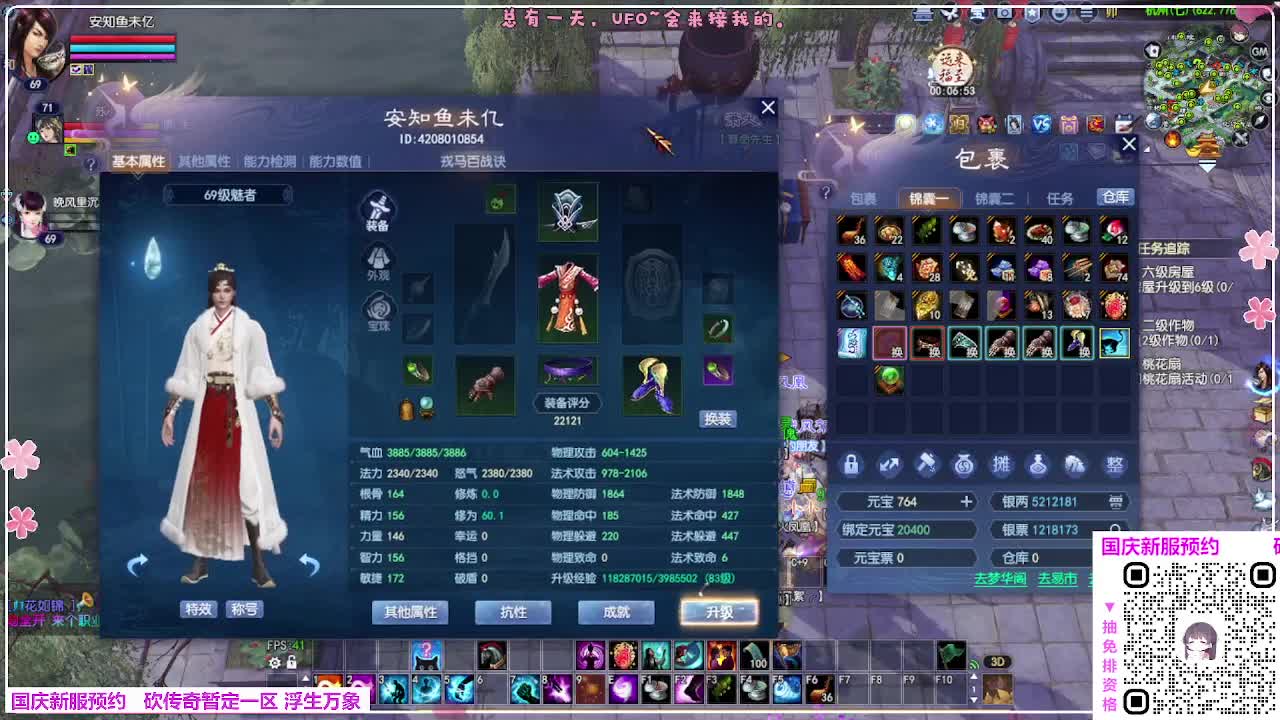Click the 摊 stall icon in bag toolbar

[1002, 464]
